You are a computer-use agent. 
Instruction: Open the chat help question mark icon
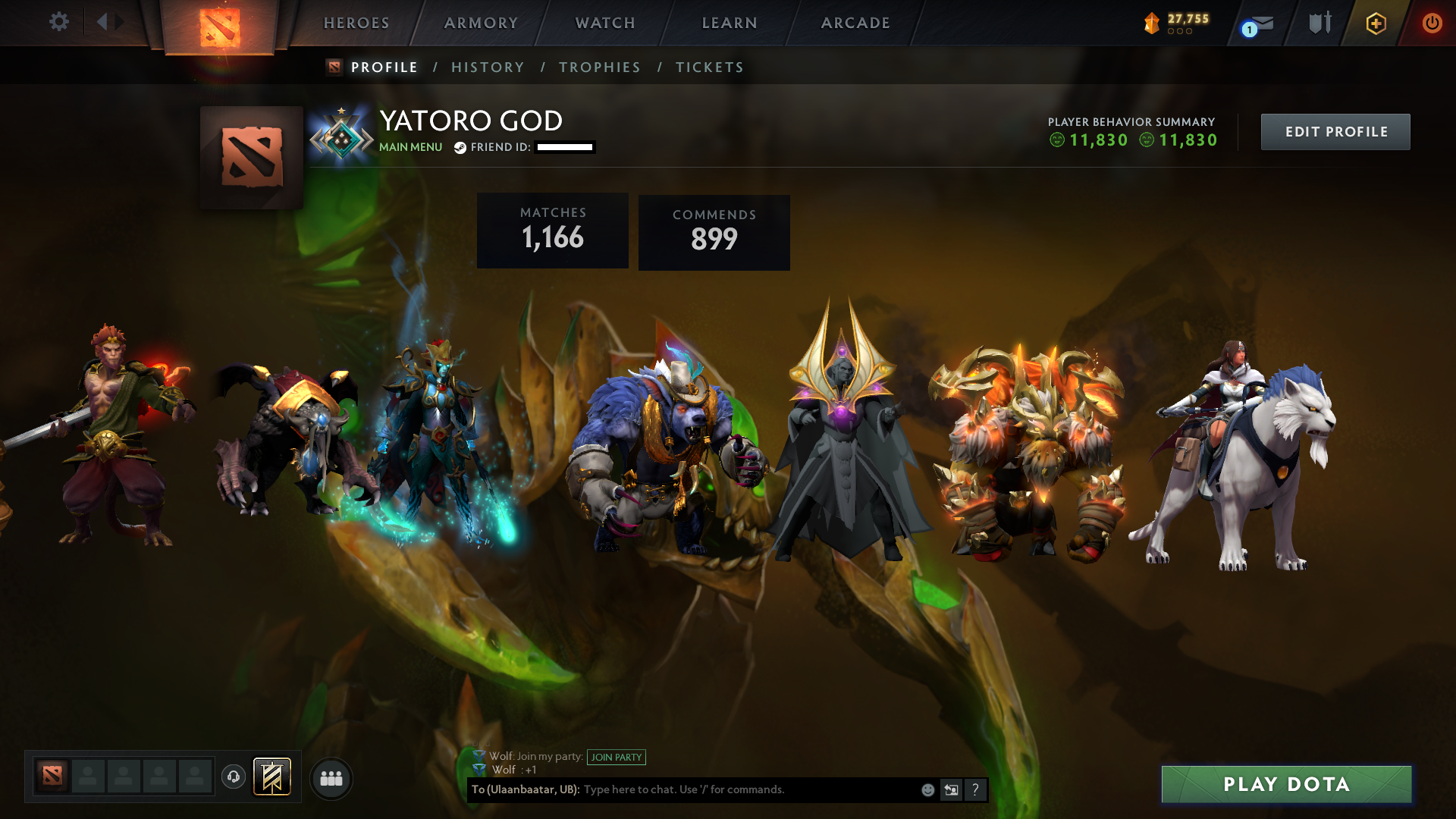click(975, 789)
